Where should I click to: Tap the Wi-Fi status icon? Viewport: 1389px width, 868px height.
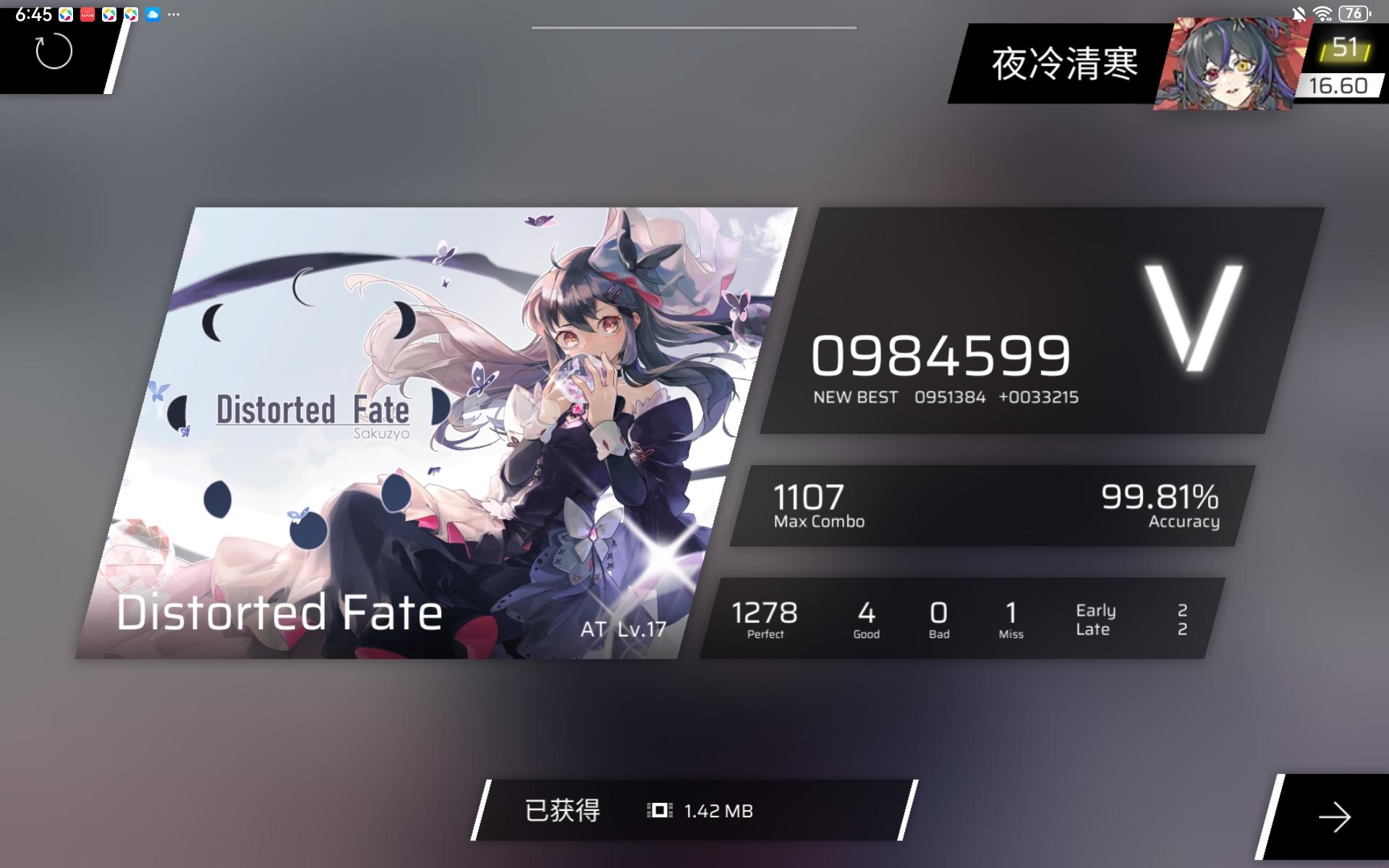pyautogui.click(x=1324, y=14)
